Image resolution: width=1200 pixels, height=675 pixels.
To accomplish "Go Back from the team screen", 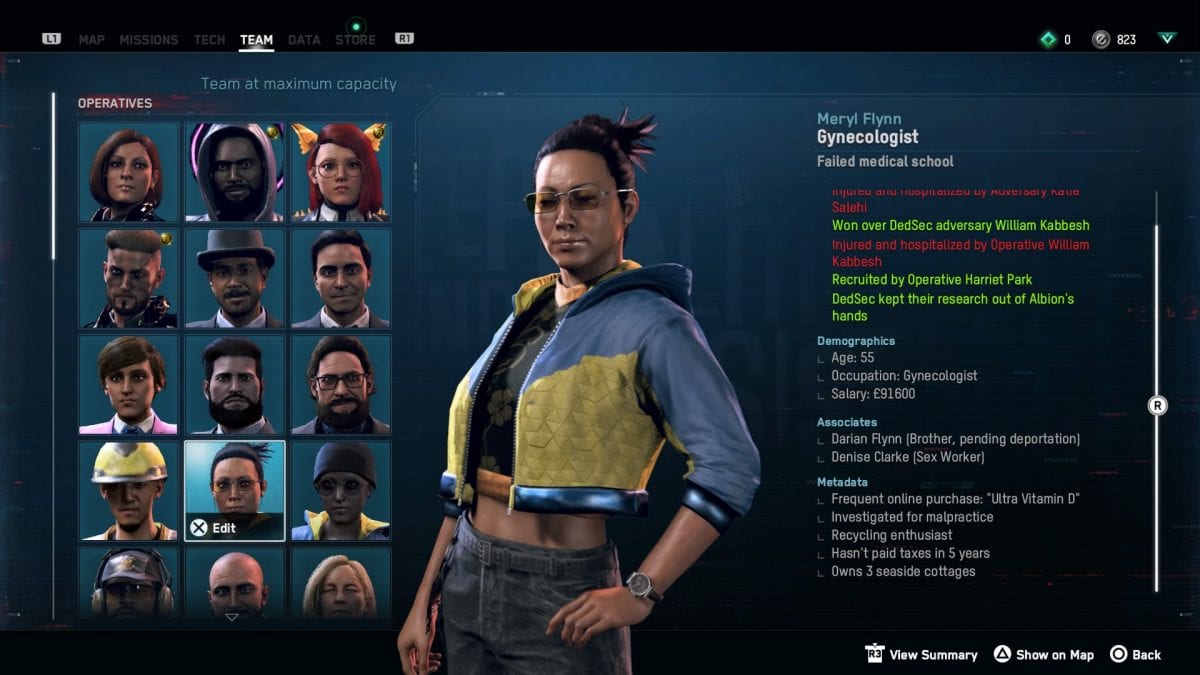I will 1135,655.
